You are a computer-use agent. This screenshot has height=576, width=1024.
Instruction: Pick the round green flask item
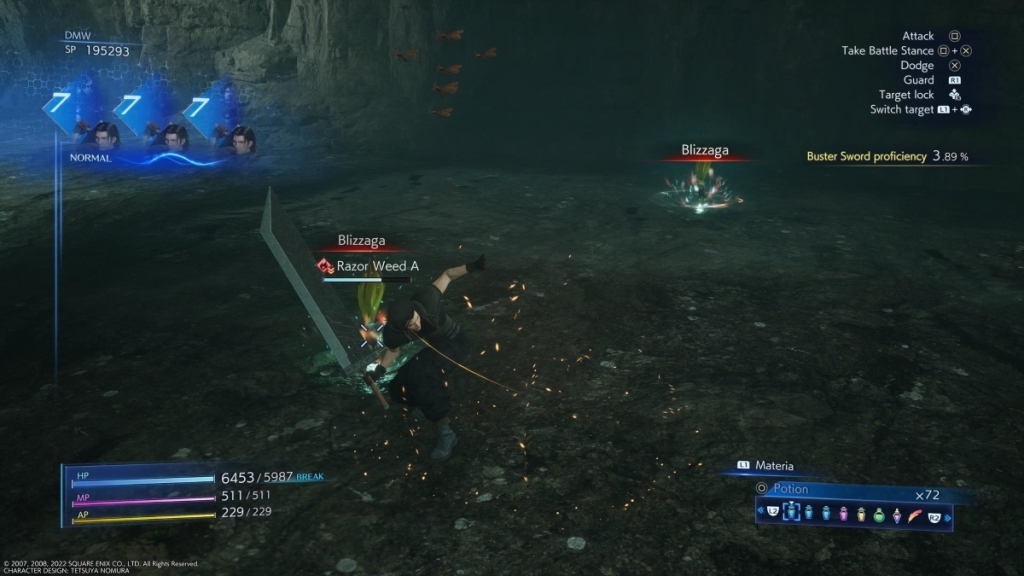coord(879,513)
